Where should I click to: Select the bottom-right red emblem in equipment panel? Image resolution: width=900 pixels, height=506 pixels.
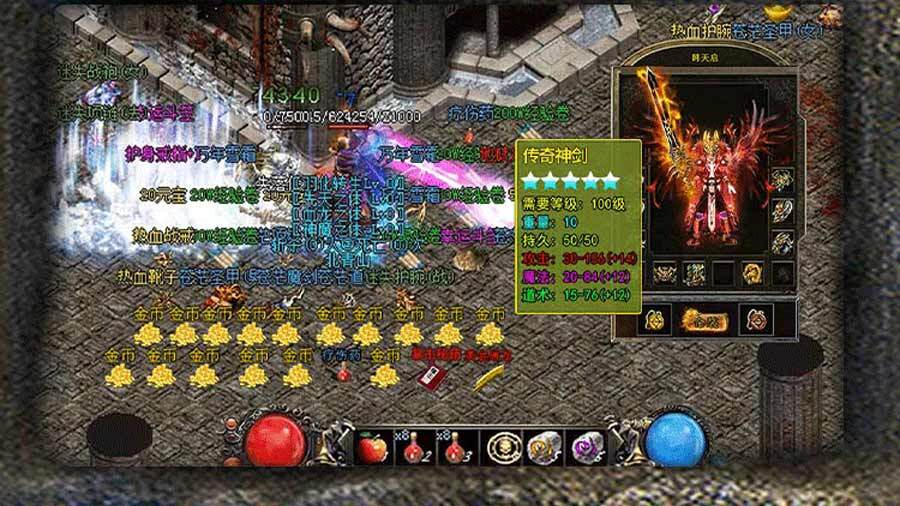pos(756,319)
